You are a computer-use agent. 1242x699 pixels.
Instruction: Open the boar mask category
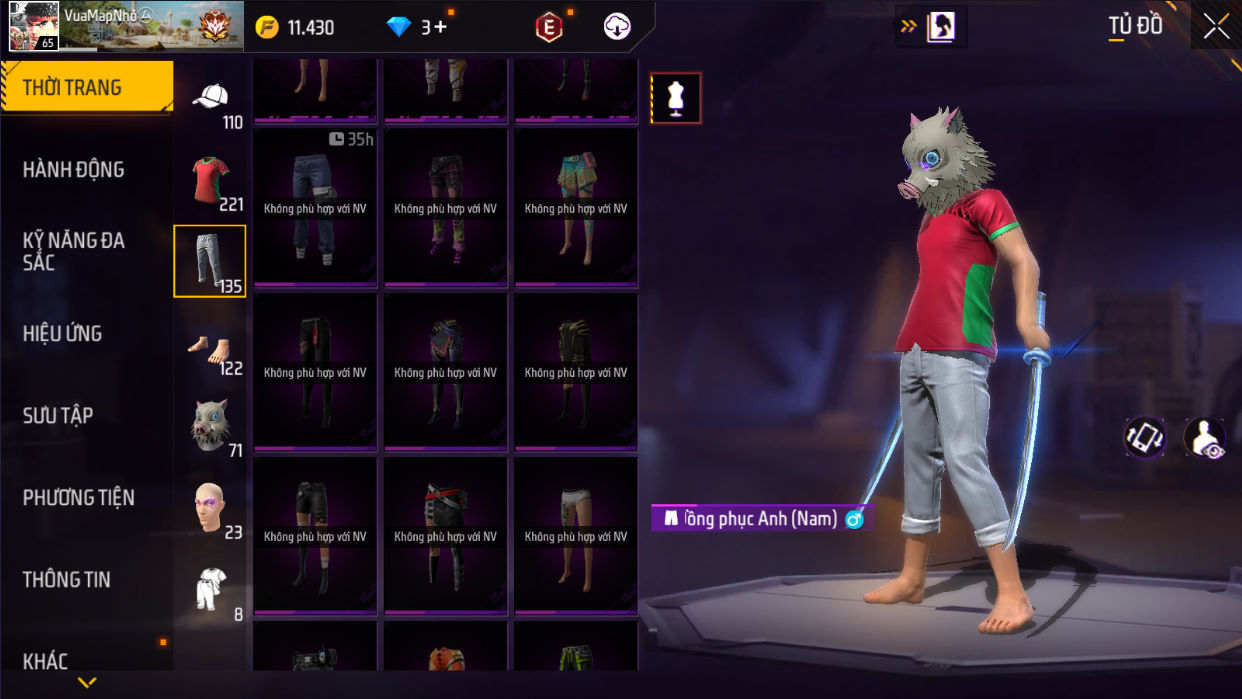tap(210, 427)
